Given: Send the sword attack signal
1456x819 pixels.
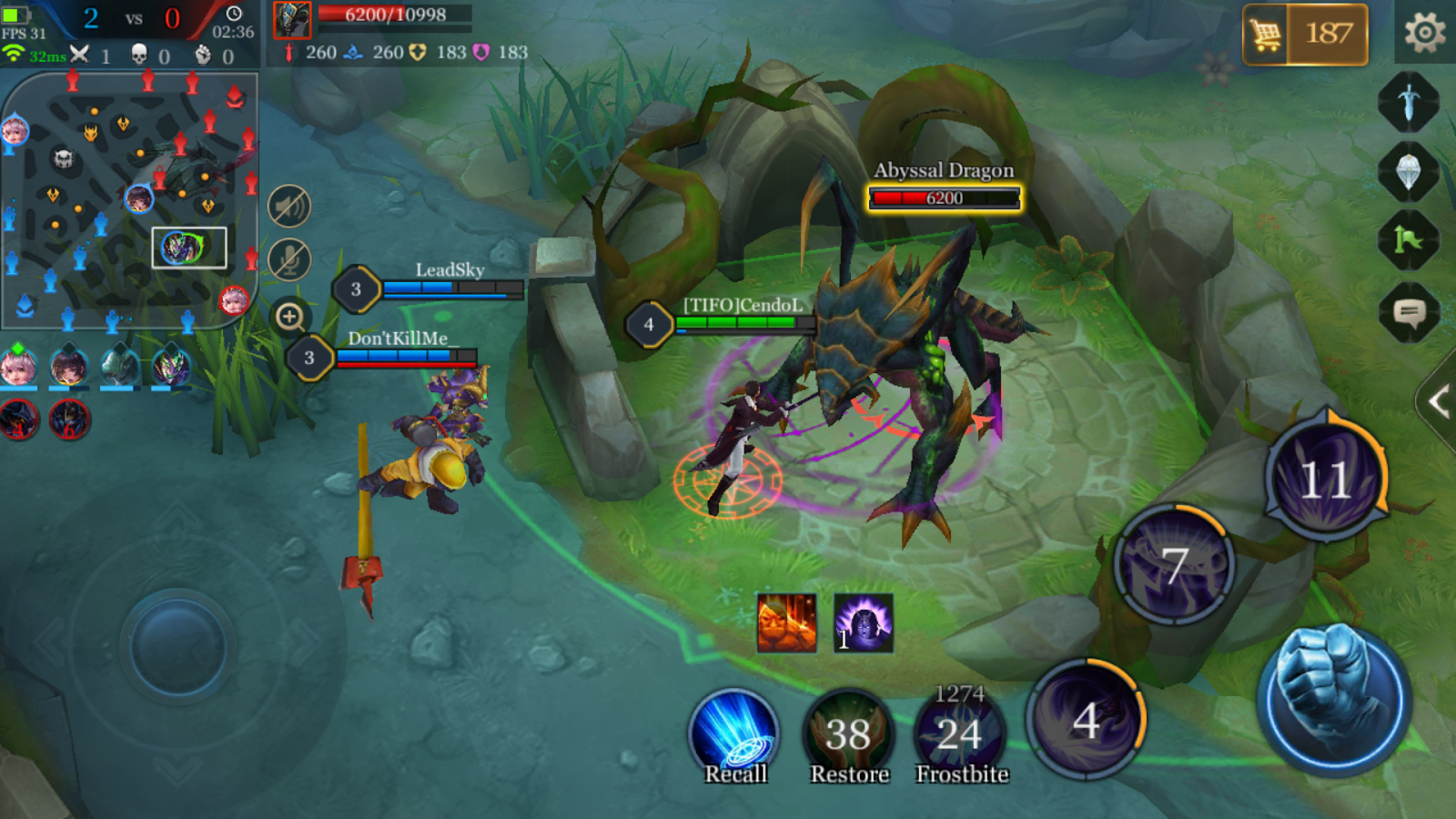Looking at the screenshot, I should (1409, 101).
